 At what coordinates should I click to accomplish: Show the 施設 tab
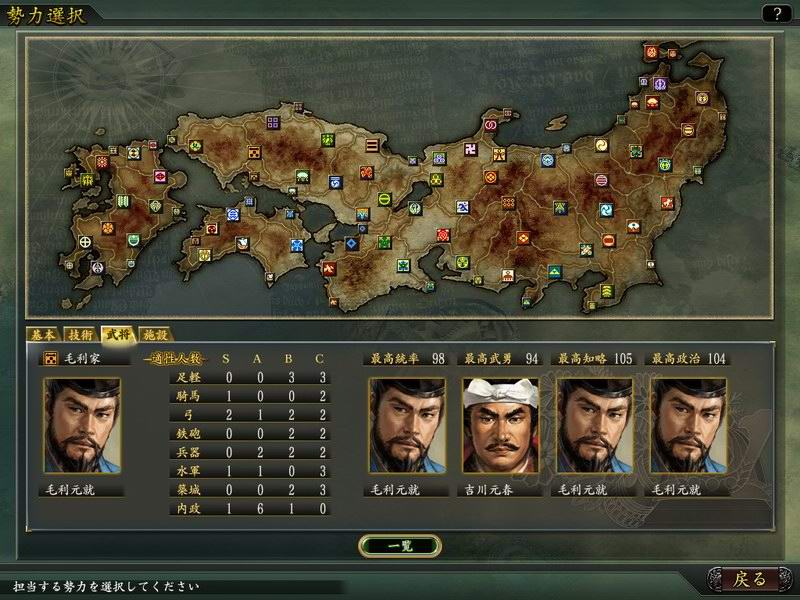click(x=155, y=335)
